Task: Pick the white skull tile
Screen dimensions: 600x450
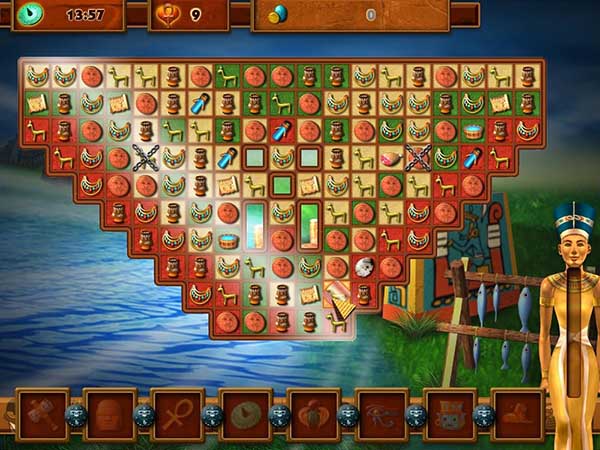Action: [x=364, y=266]
